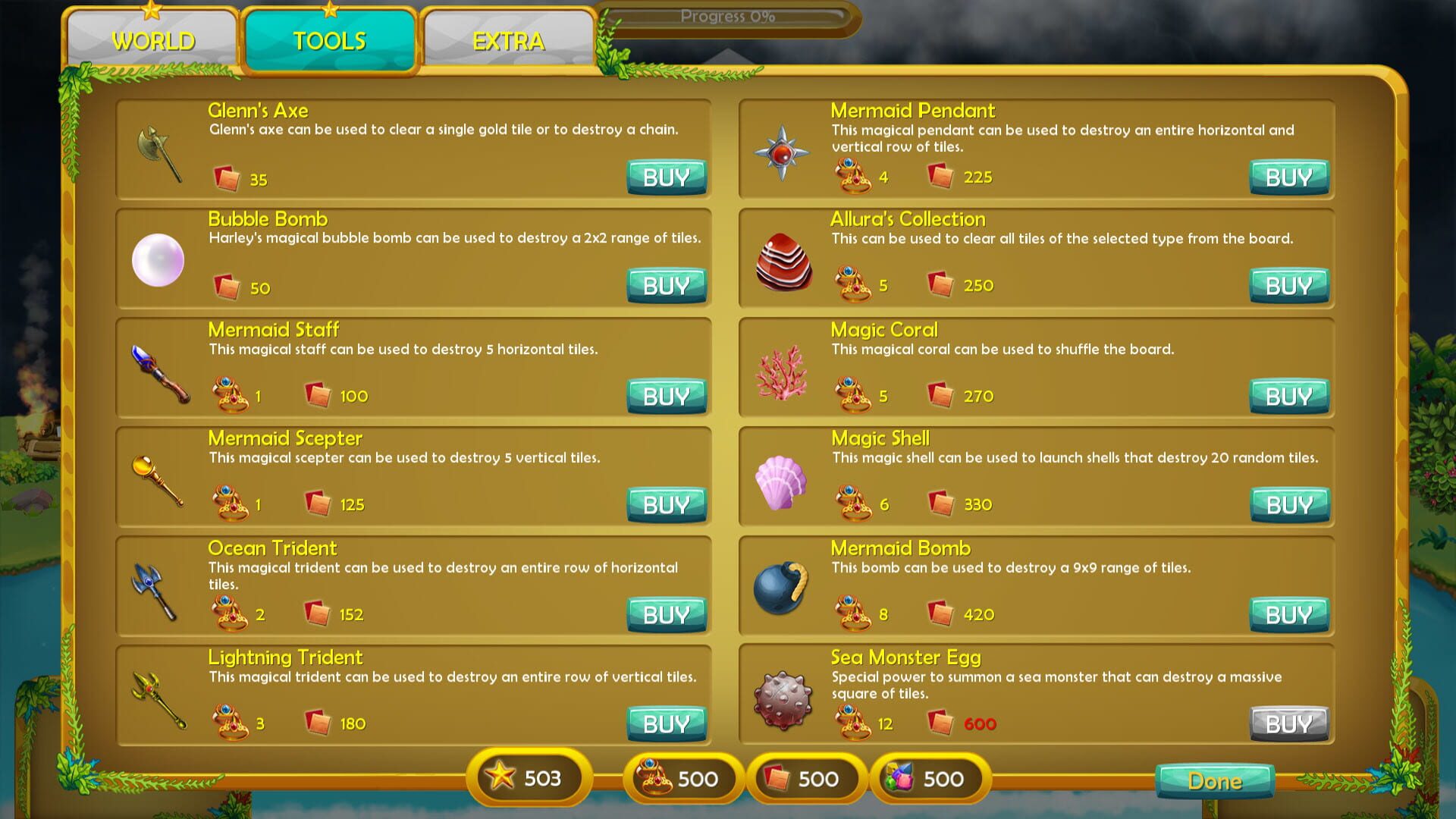Purchase the Mermaid Bomb
The height and width of the screenshot is (819, 1456).
click(1288, 615)
